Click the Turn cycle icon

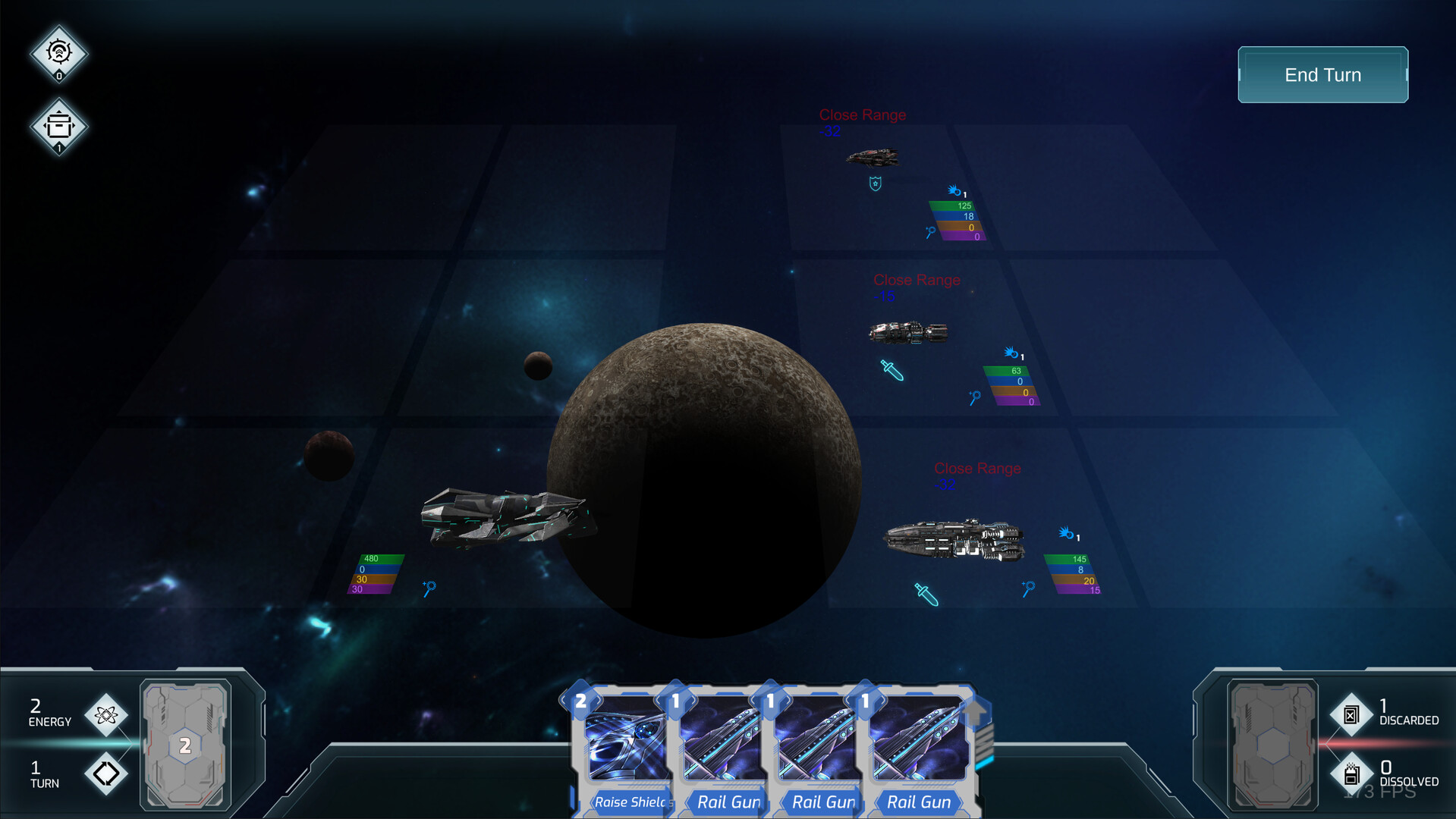106,773
